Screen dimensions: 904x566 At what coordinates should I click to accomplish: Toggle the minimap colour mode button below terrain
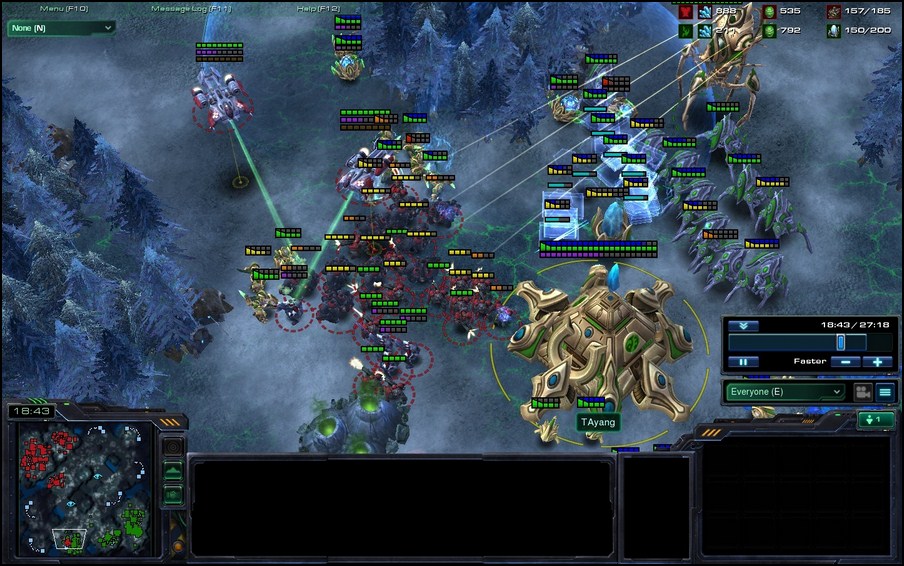(x=172, y=493)
